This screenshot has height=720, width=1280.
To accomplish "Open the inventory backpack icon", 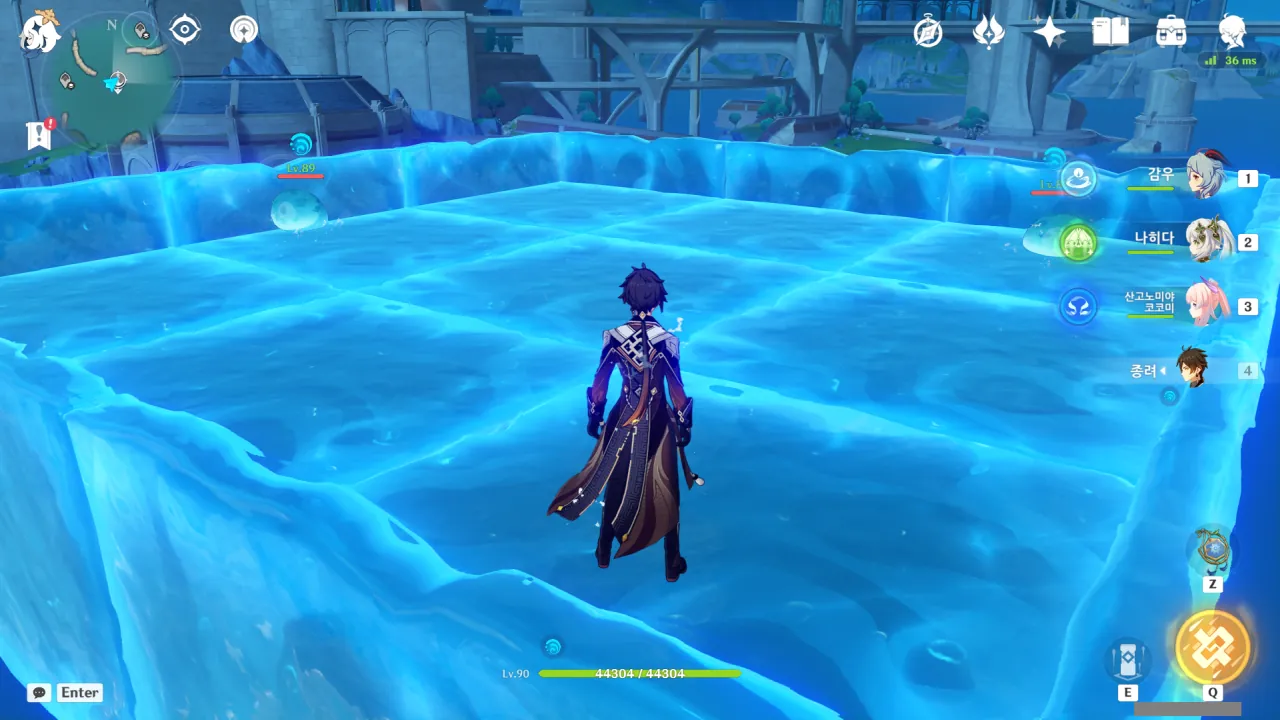I will coord(1171,32).
